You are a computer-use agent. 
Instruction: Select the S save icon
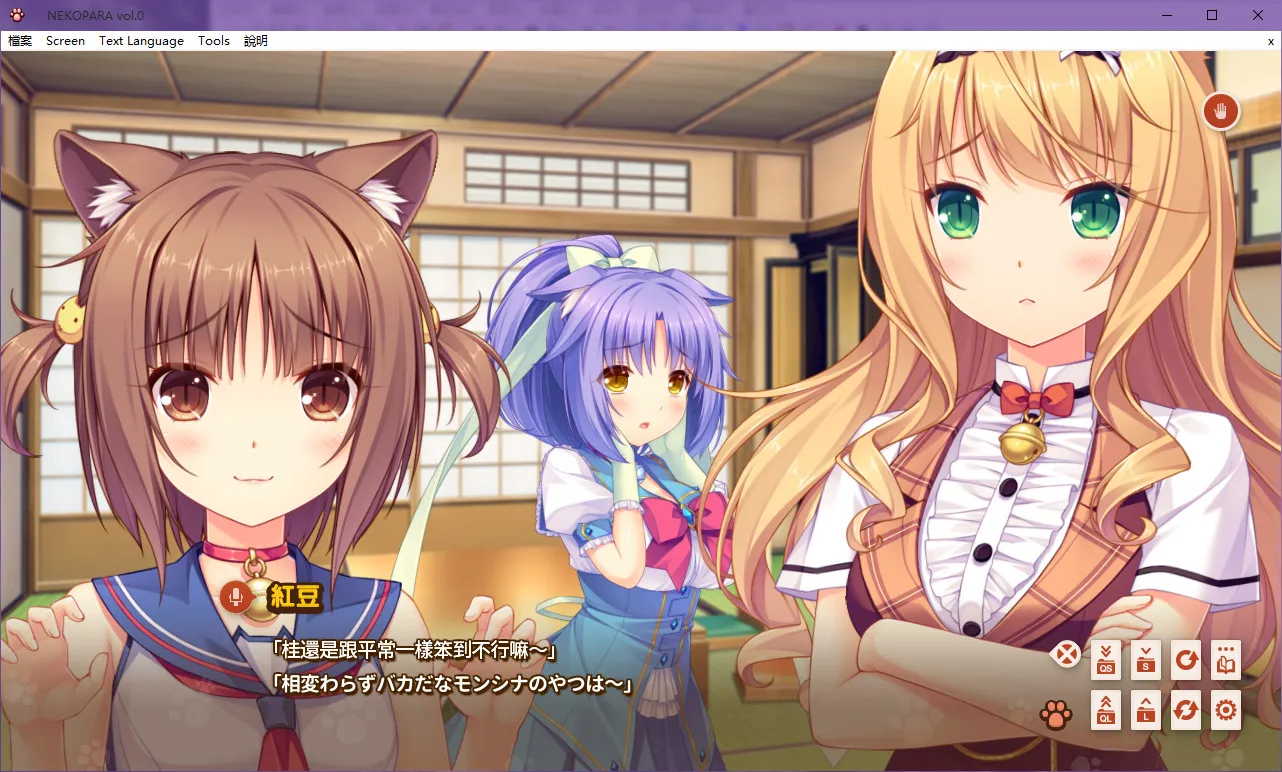[x=1145, y=660]
